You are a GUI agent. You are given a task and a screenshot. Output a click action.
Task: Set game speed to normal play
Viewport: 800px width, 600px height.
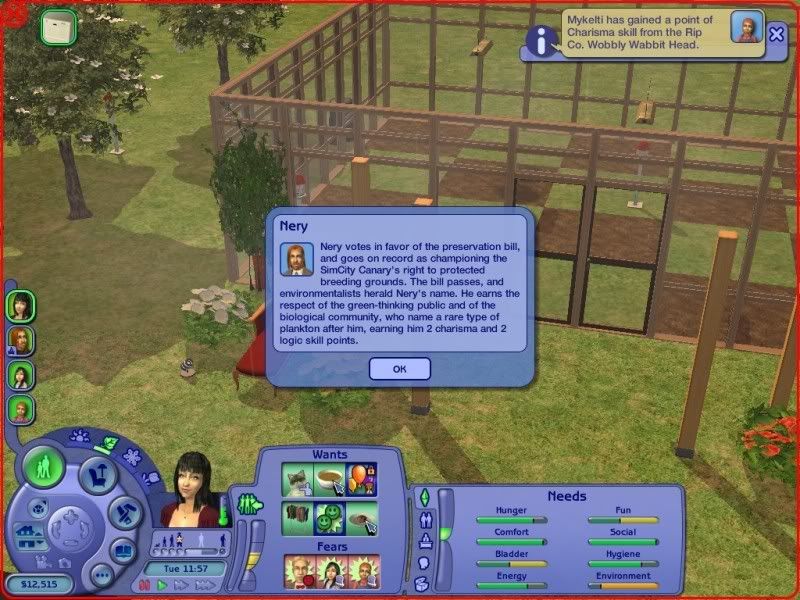click(x=162, y=586)
